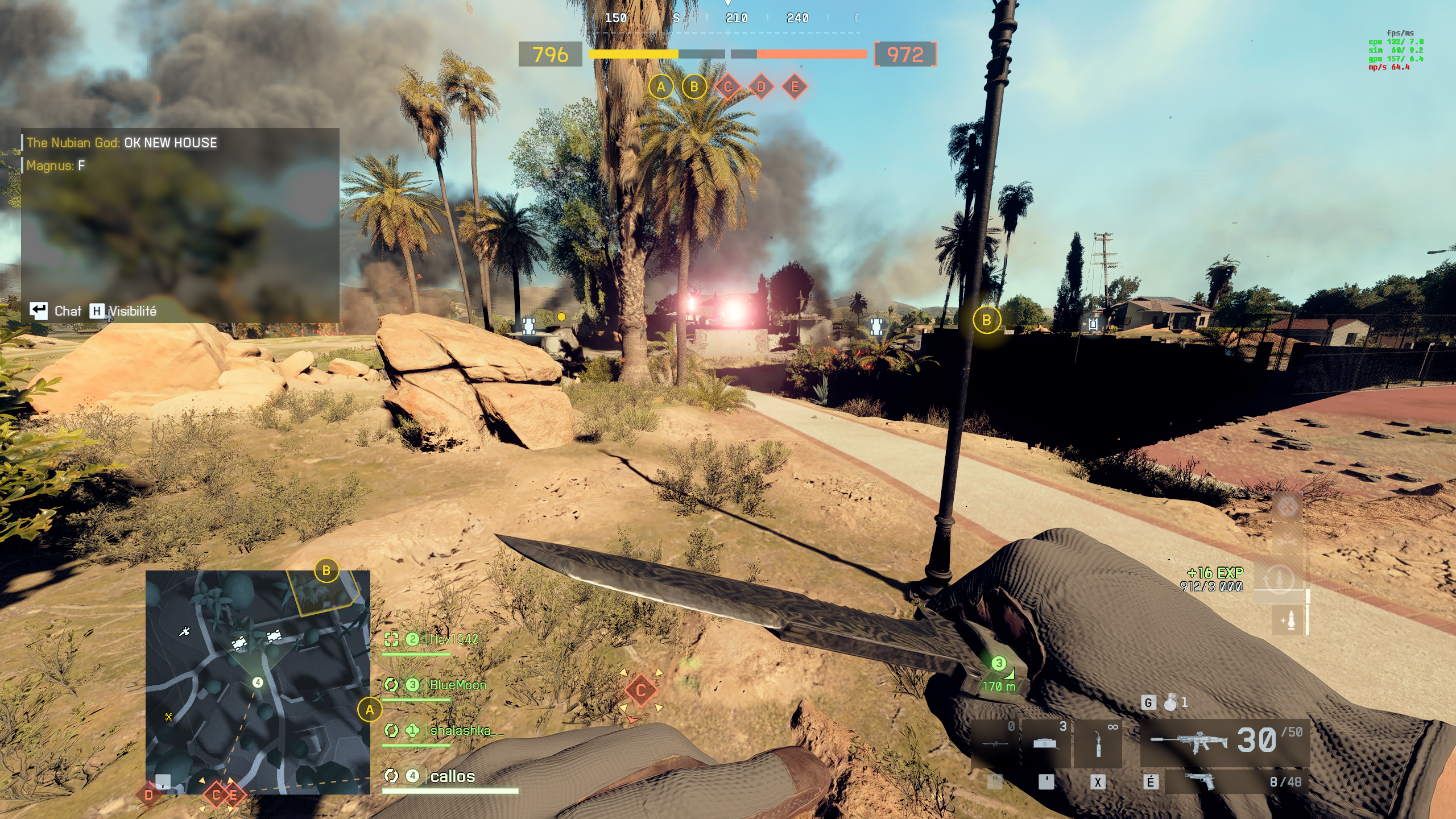
Task: Select the anti-tank mine gadget slot
Action: coord(1045,743)
